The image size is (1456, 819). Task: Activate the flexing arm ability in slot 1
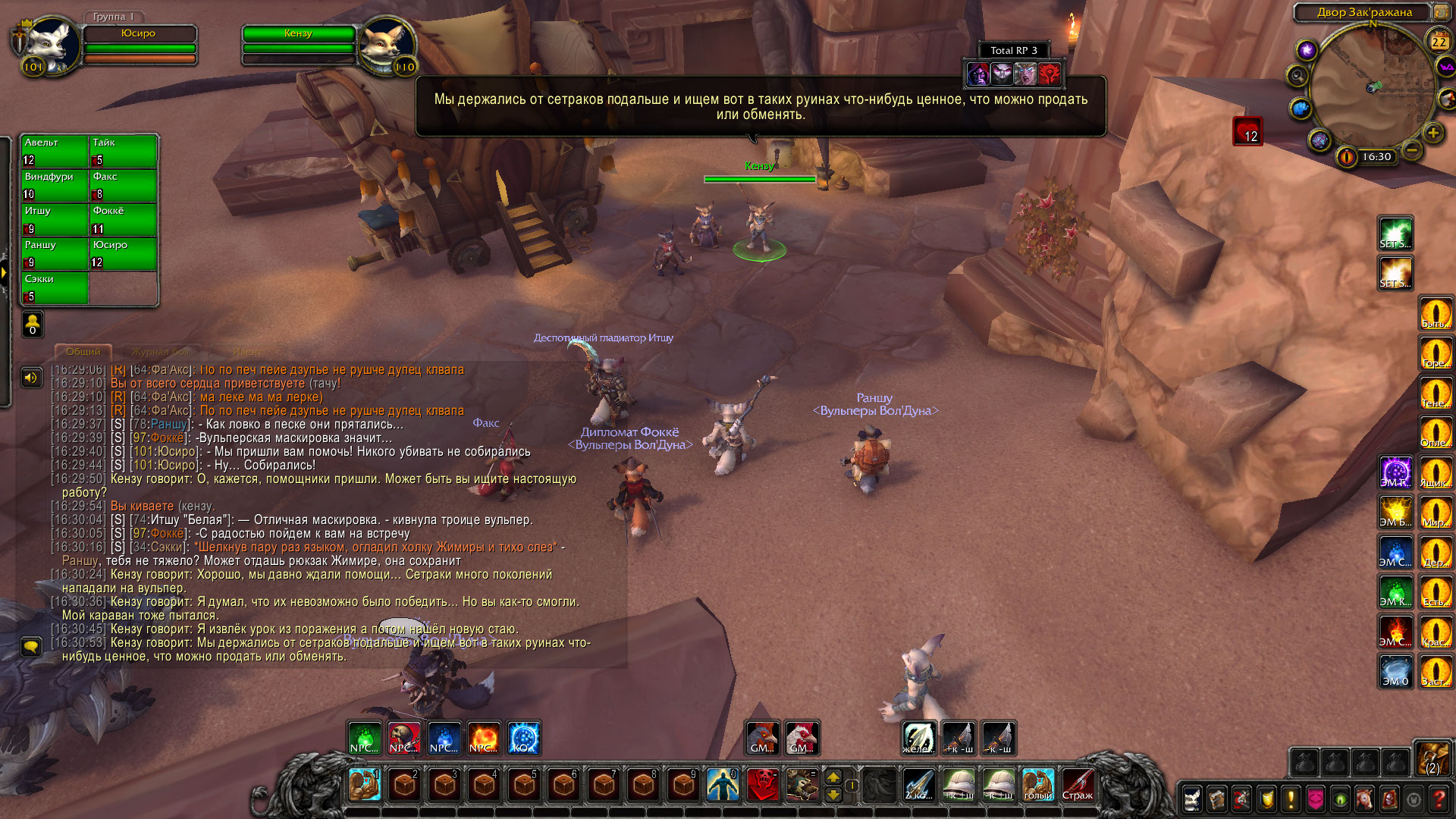(365, 785)
